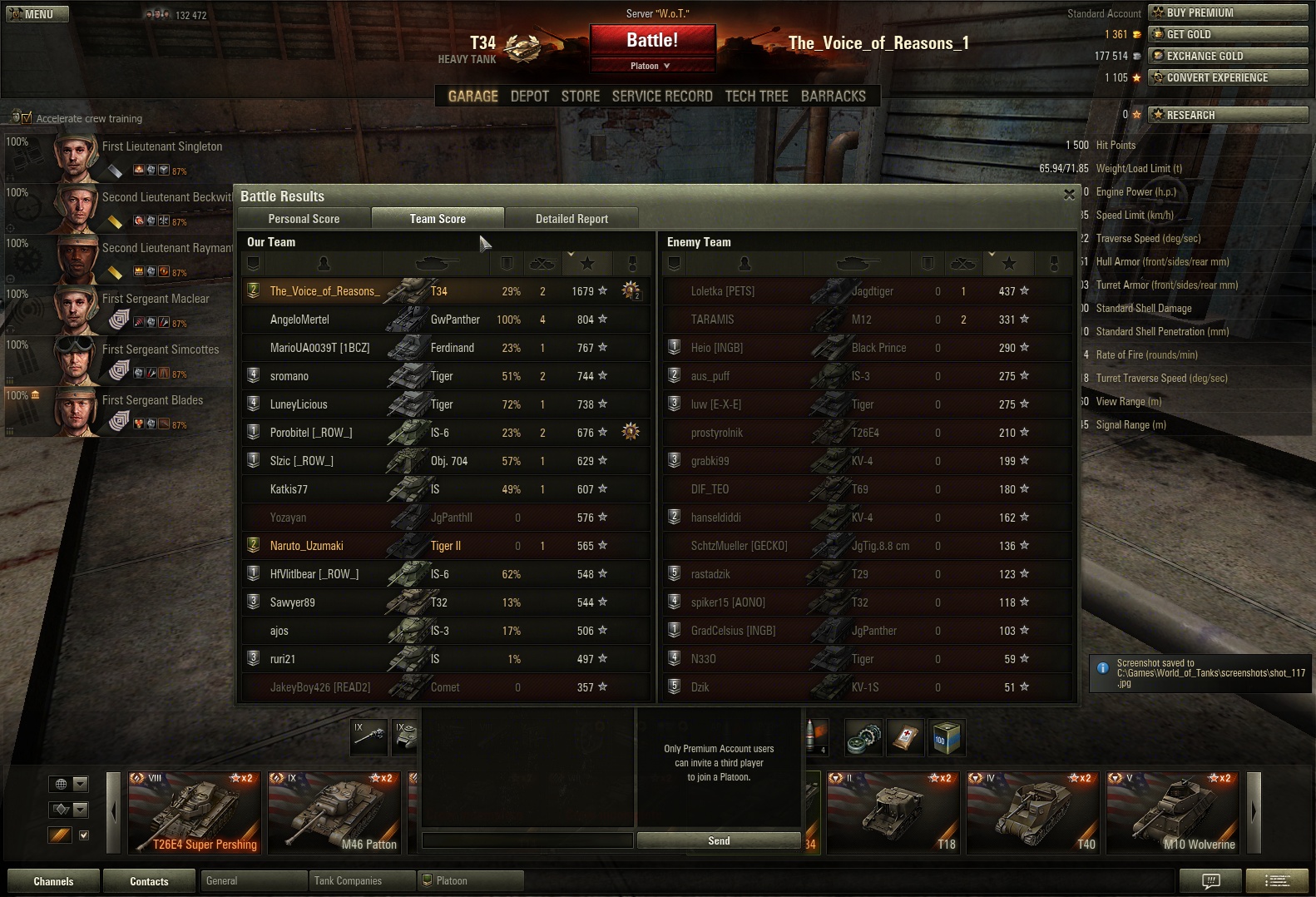Open the Tech Tree
This screenshot has height=897, width=1316.
click(x=756, y=97)
